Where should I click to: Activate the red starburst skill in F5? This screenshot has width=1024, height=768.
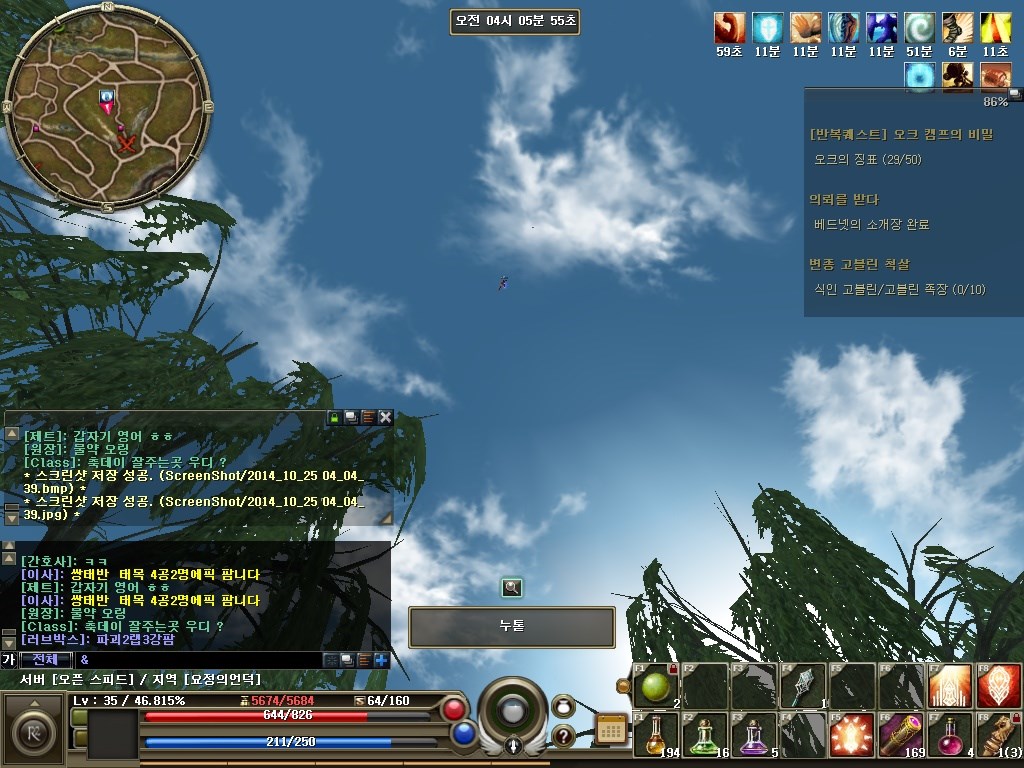pyautogui.click(x=852, y=735)
